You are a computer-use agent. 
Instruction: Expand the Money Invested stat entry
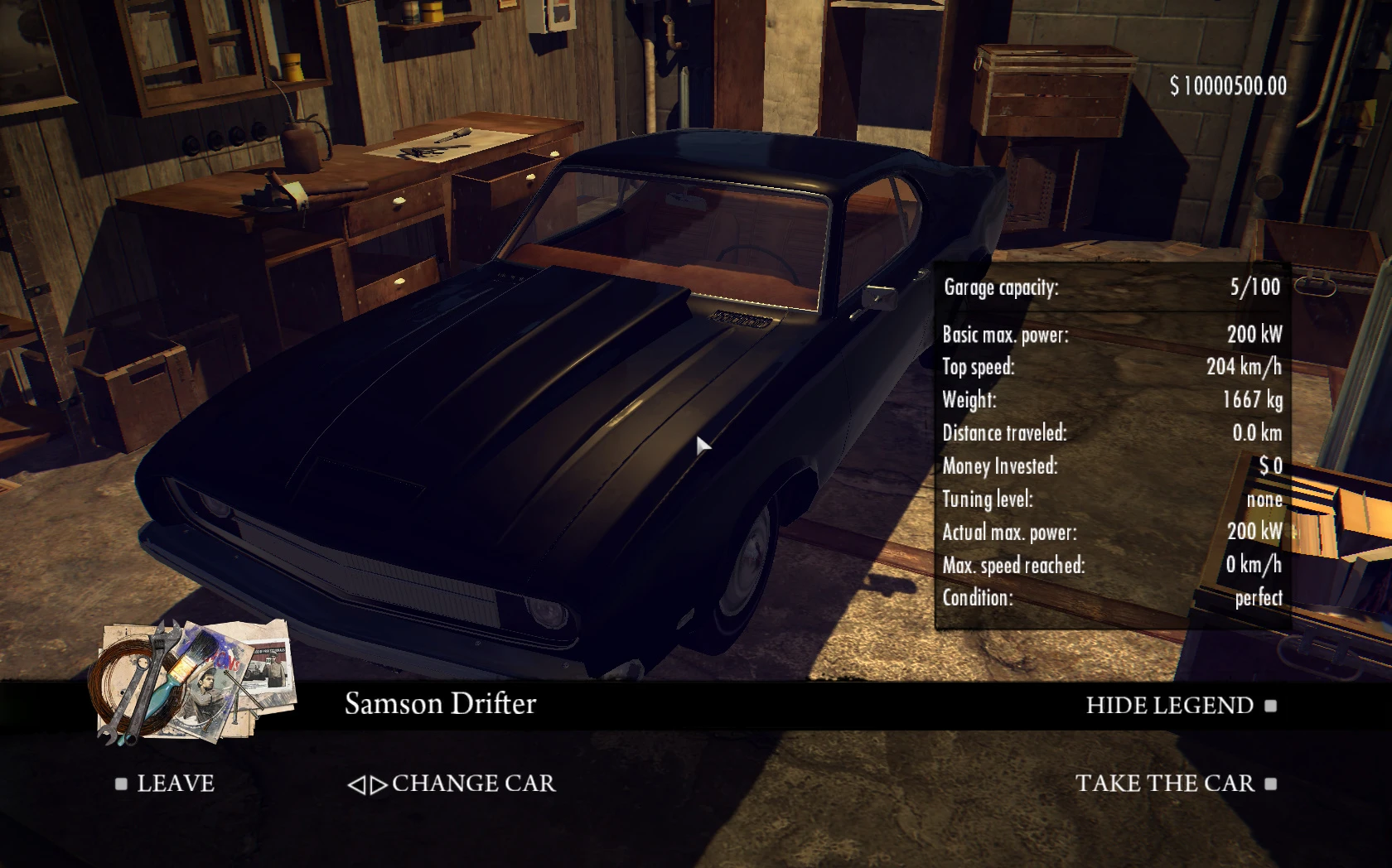click(1110, 466)
